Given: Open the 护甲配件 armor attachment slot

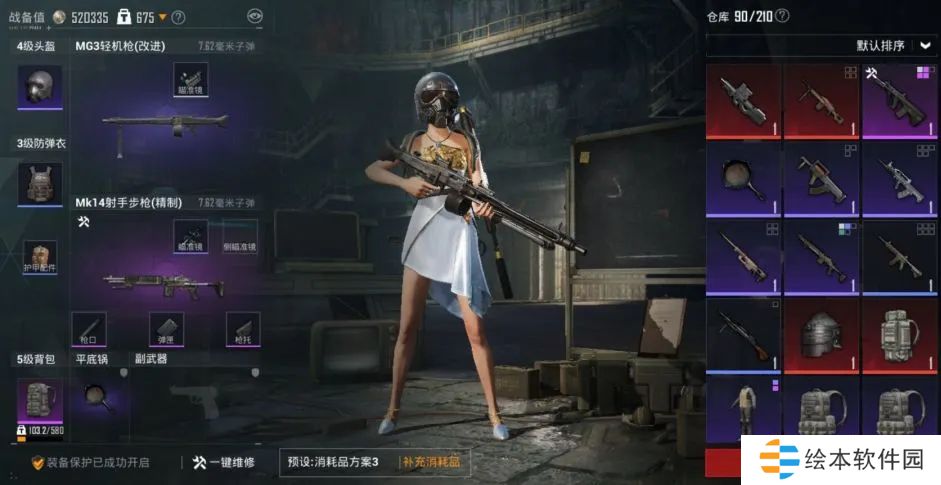Looking at the screenshot, I should [x=40, y=258].
